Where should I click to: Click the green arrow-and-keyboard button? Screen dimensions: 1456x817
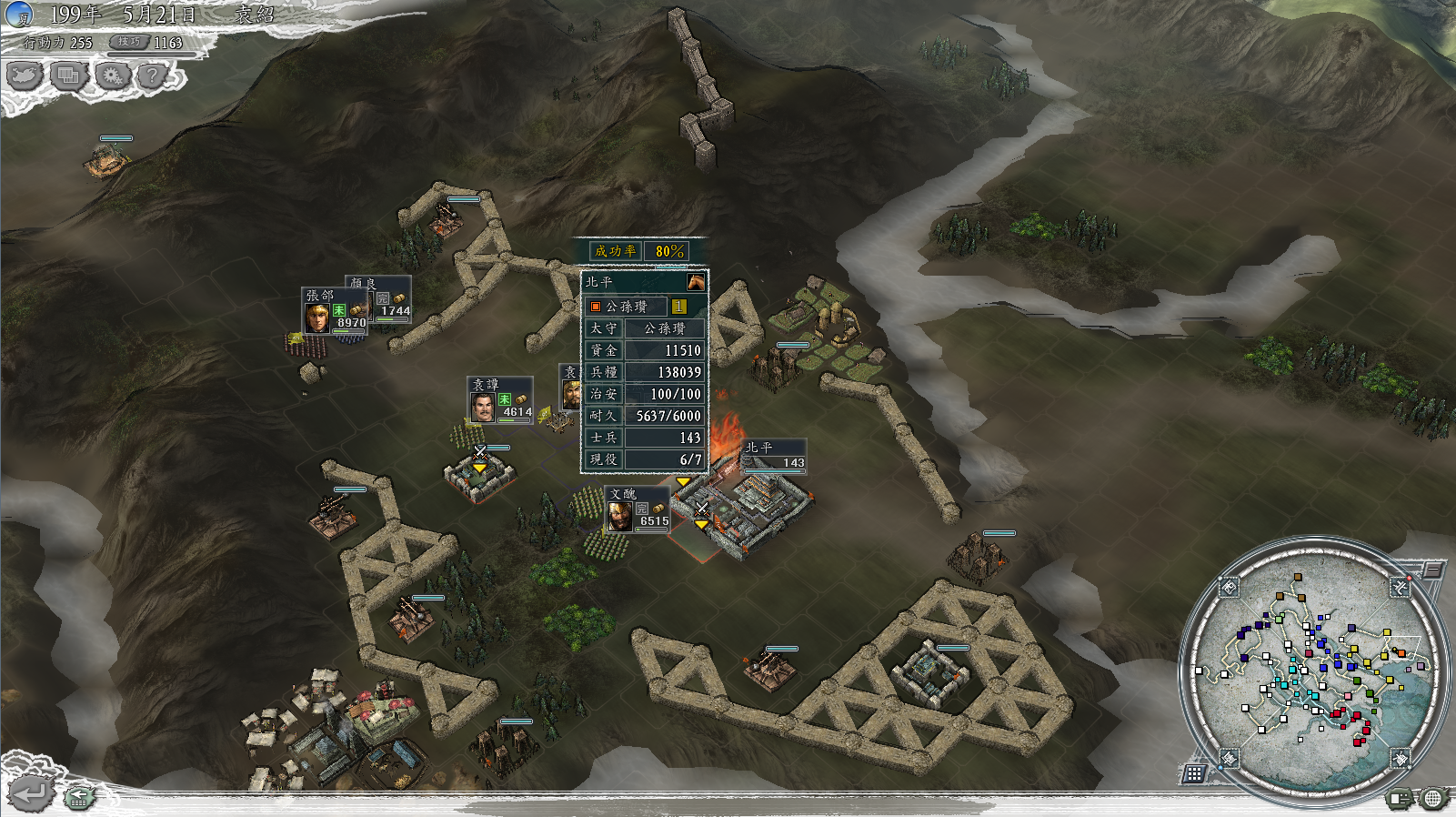[79, 798]
